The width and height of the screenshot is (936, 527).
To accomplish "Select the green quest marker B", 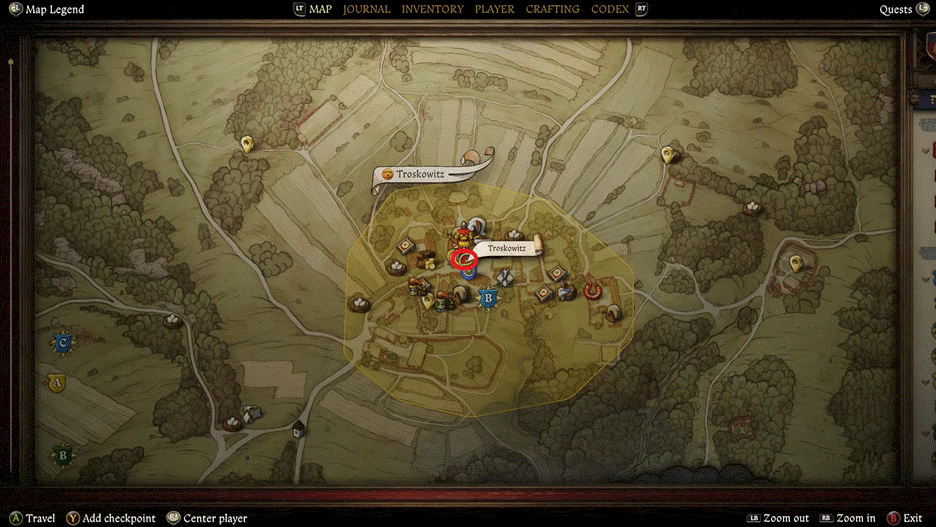I will pyautogui.click(x=63, y=455).
